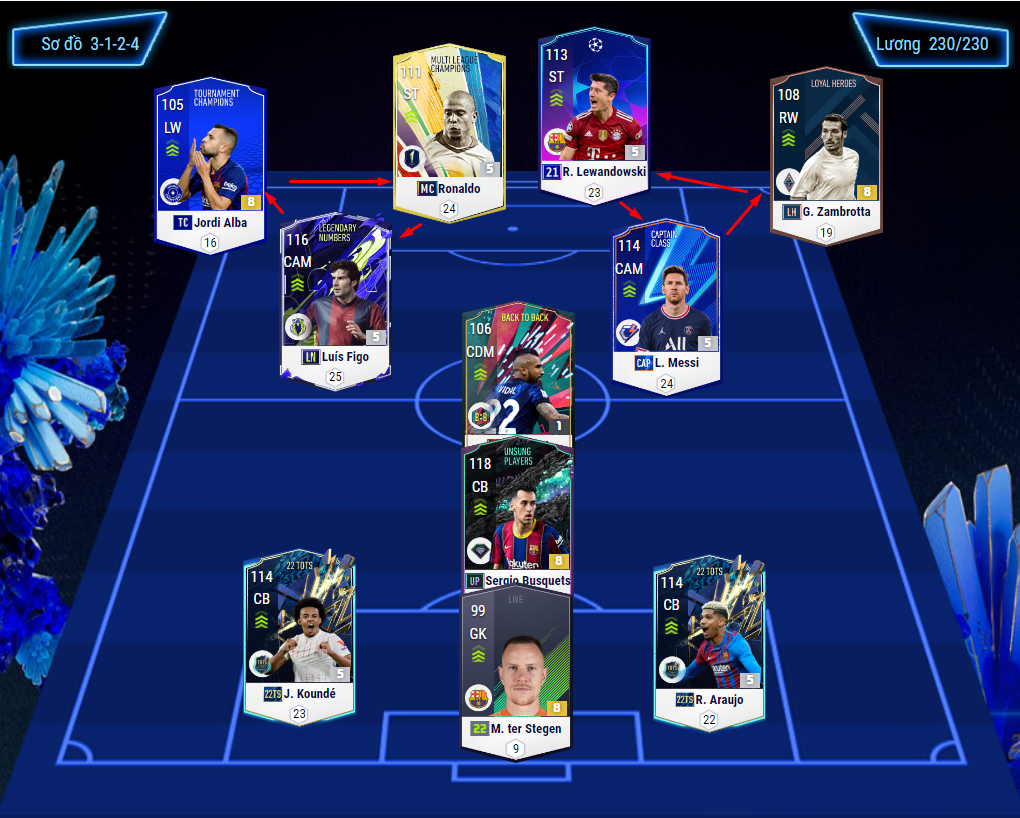This screenshot has width=1020, height=818.
Task: Pick the G. Zambrotta RW card
Action: click(x=826, y=150)
